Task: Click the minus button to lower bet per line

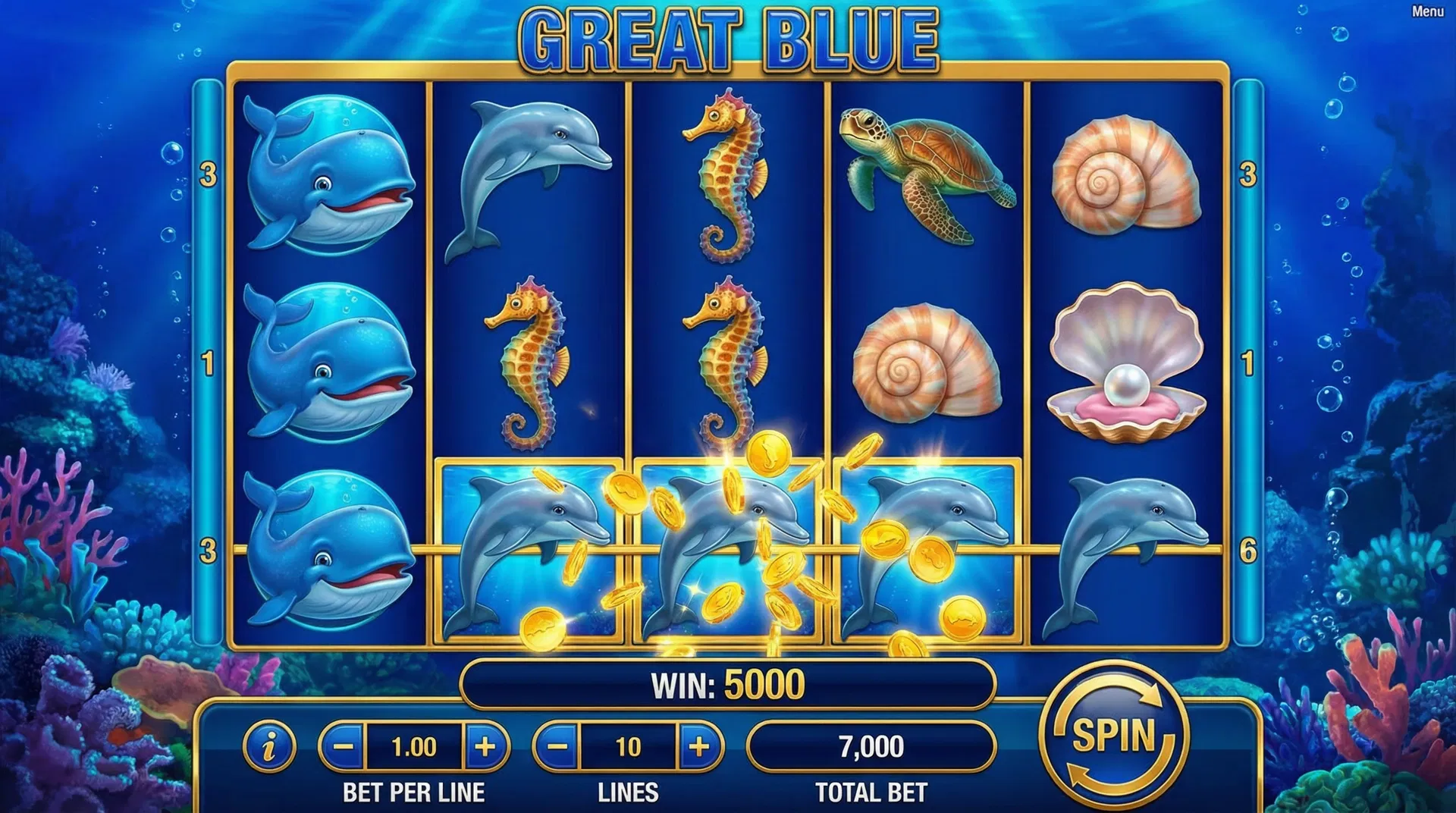Action: (x=343, y=742)
